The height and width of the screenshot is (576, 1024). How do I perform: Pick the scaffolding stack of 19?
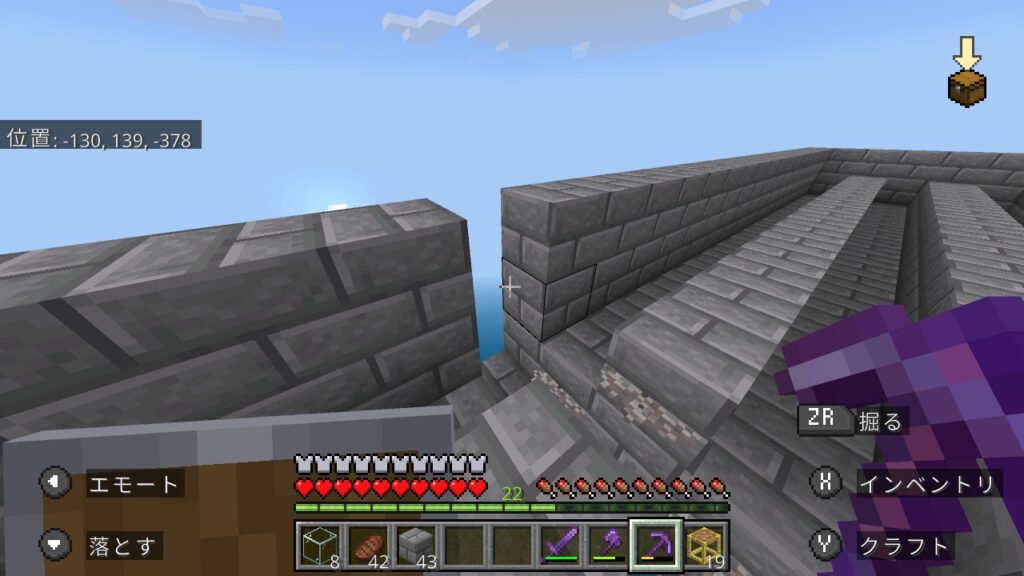click(x=704, y=545)
